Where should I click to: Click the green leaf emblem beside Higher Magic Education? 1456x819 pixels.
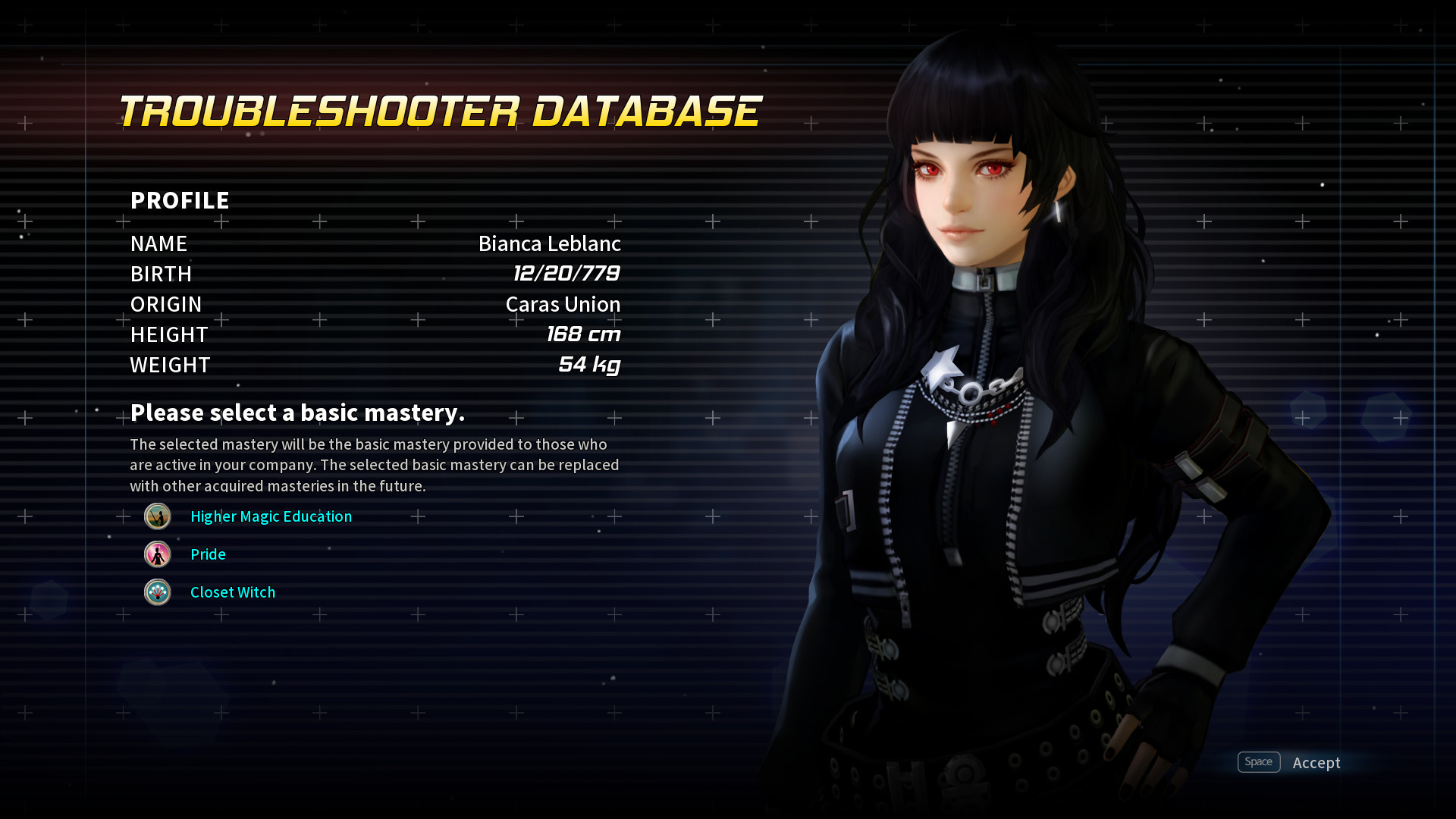click(157, 516)
